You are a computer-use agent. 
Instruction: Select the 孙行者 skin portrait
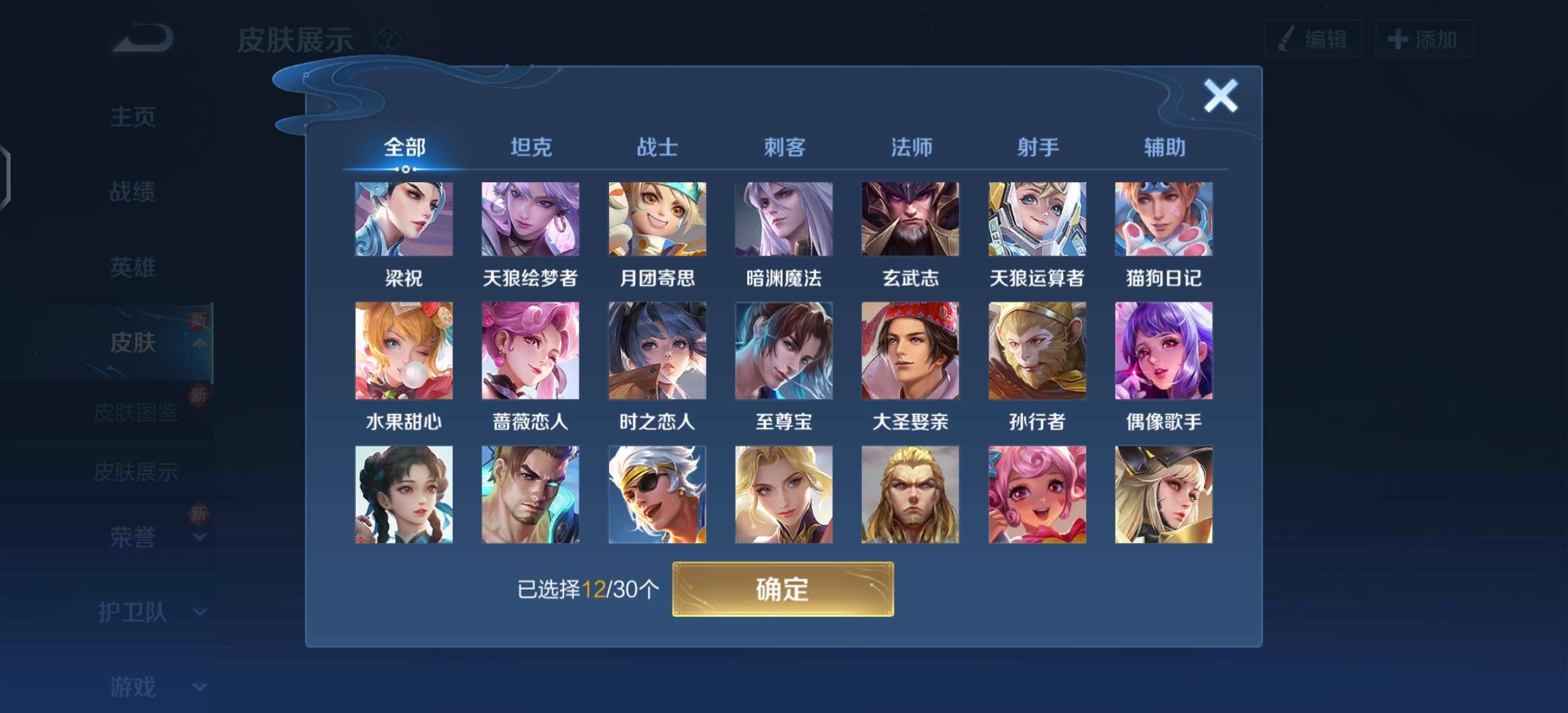pyautogui.click(x=1037, y=351)
